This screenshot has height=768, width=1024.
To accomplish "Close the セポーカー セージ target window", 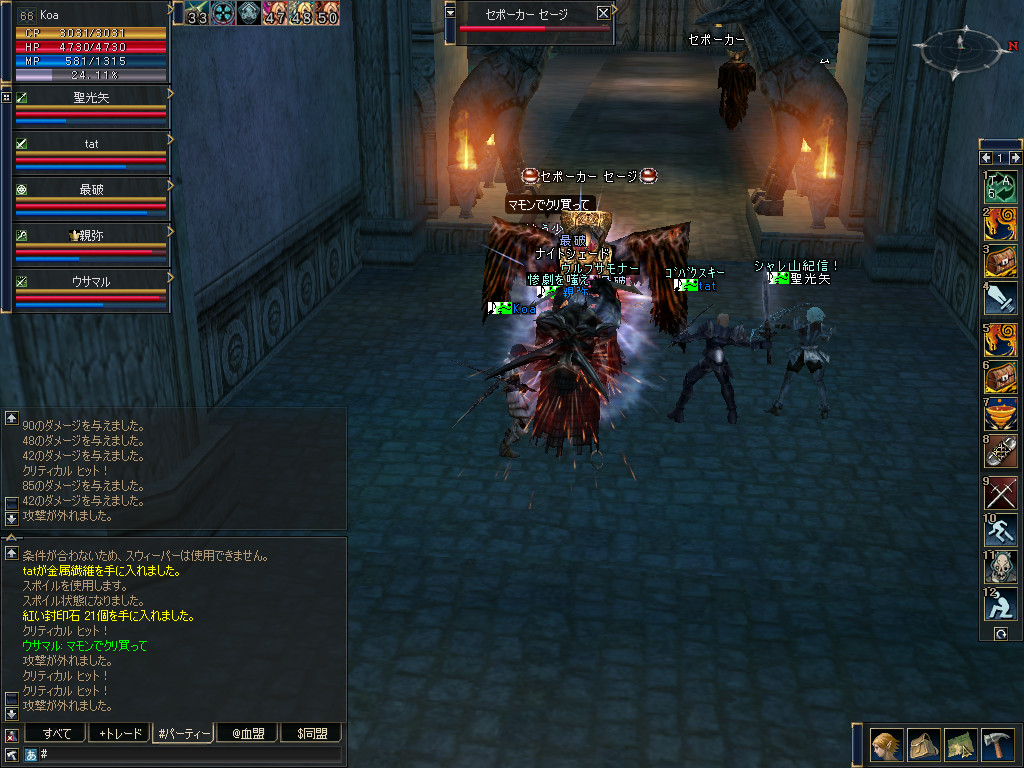I will pos(603,13).
